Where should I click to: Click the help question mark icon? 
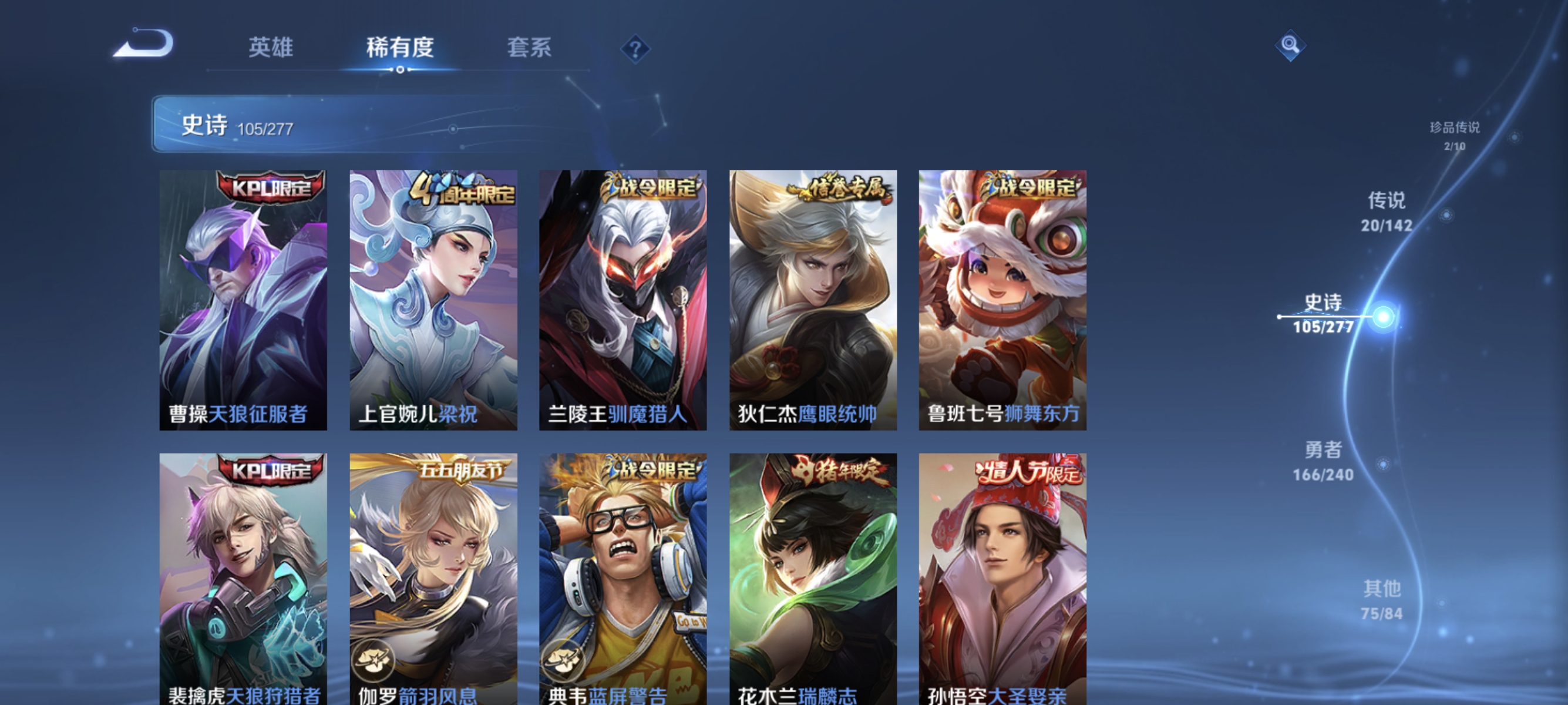point(634,49)
